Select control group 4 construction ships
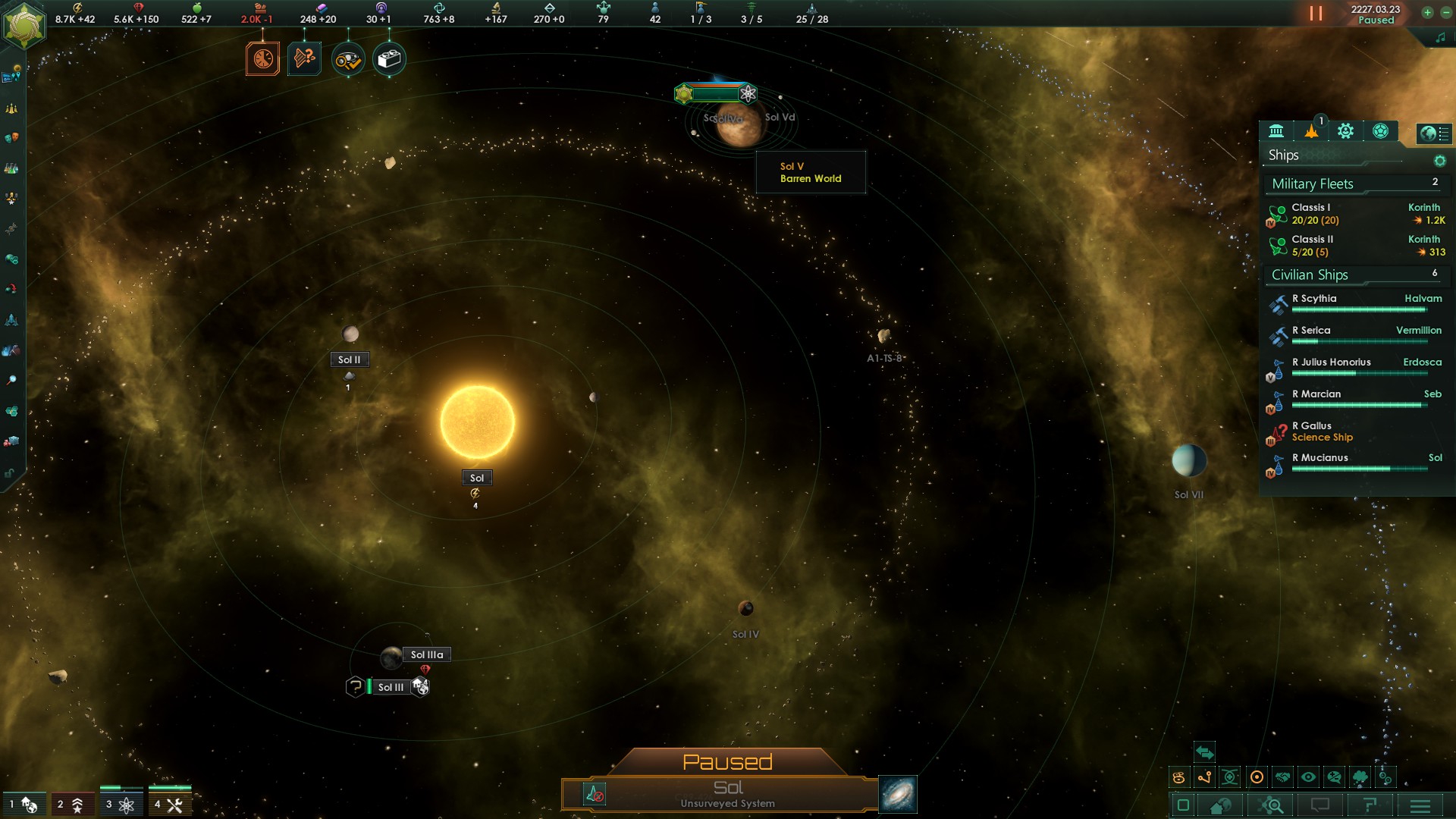 pyautogui.click(x=169, y=805)
